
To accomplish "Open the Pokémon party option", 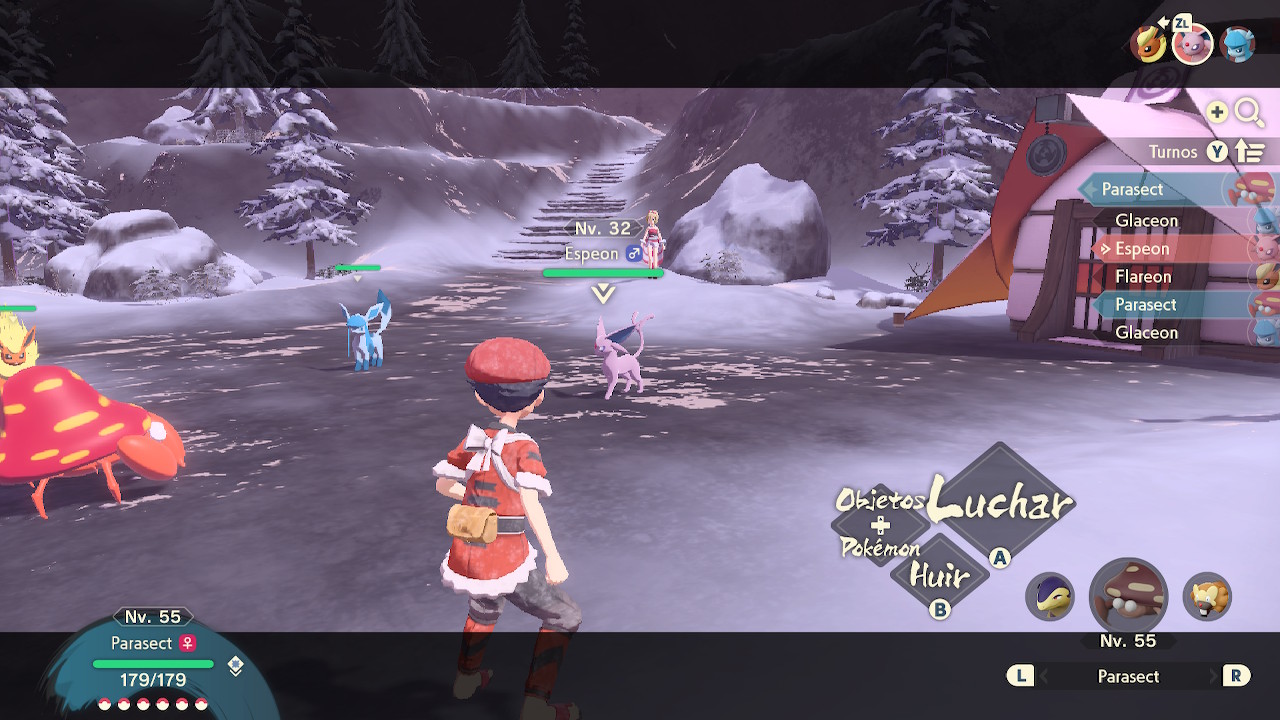I will [x=880, y=547].
